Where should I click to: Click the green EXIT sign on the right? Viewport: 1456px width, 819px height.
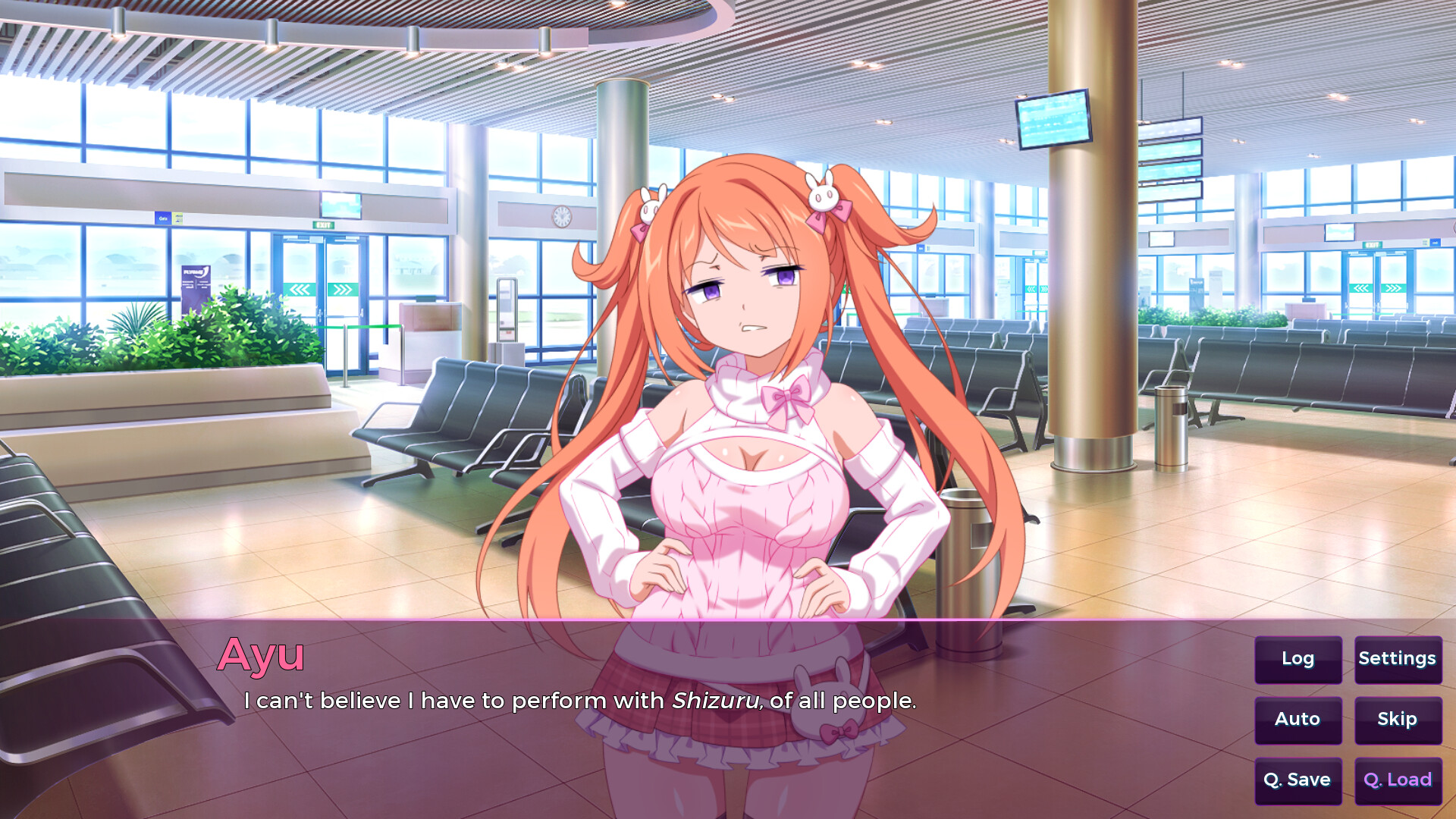pyautogui.click(x=1374, y=244)
